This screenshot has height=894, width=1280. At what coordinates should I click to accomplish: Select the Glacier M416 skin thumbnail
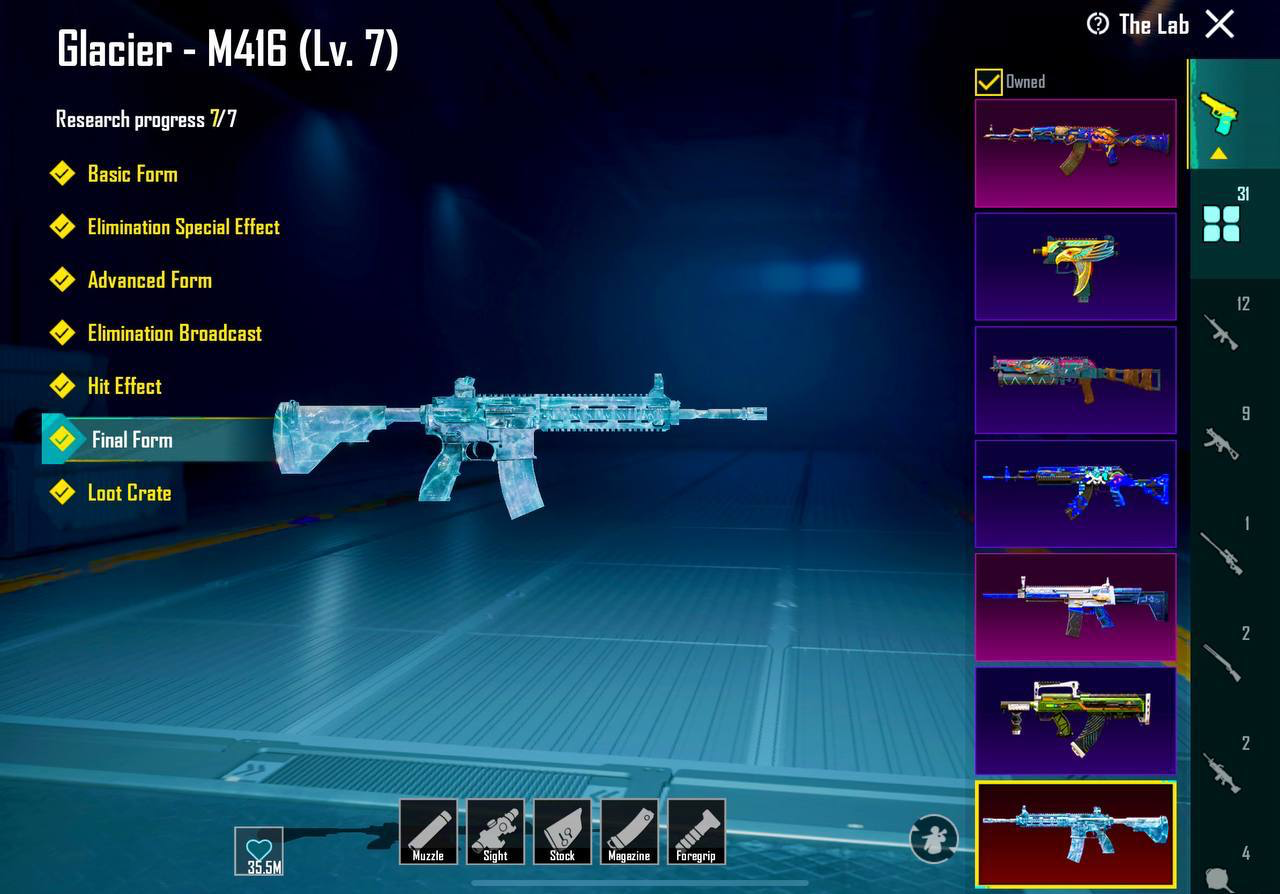coord(1075,835)
